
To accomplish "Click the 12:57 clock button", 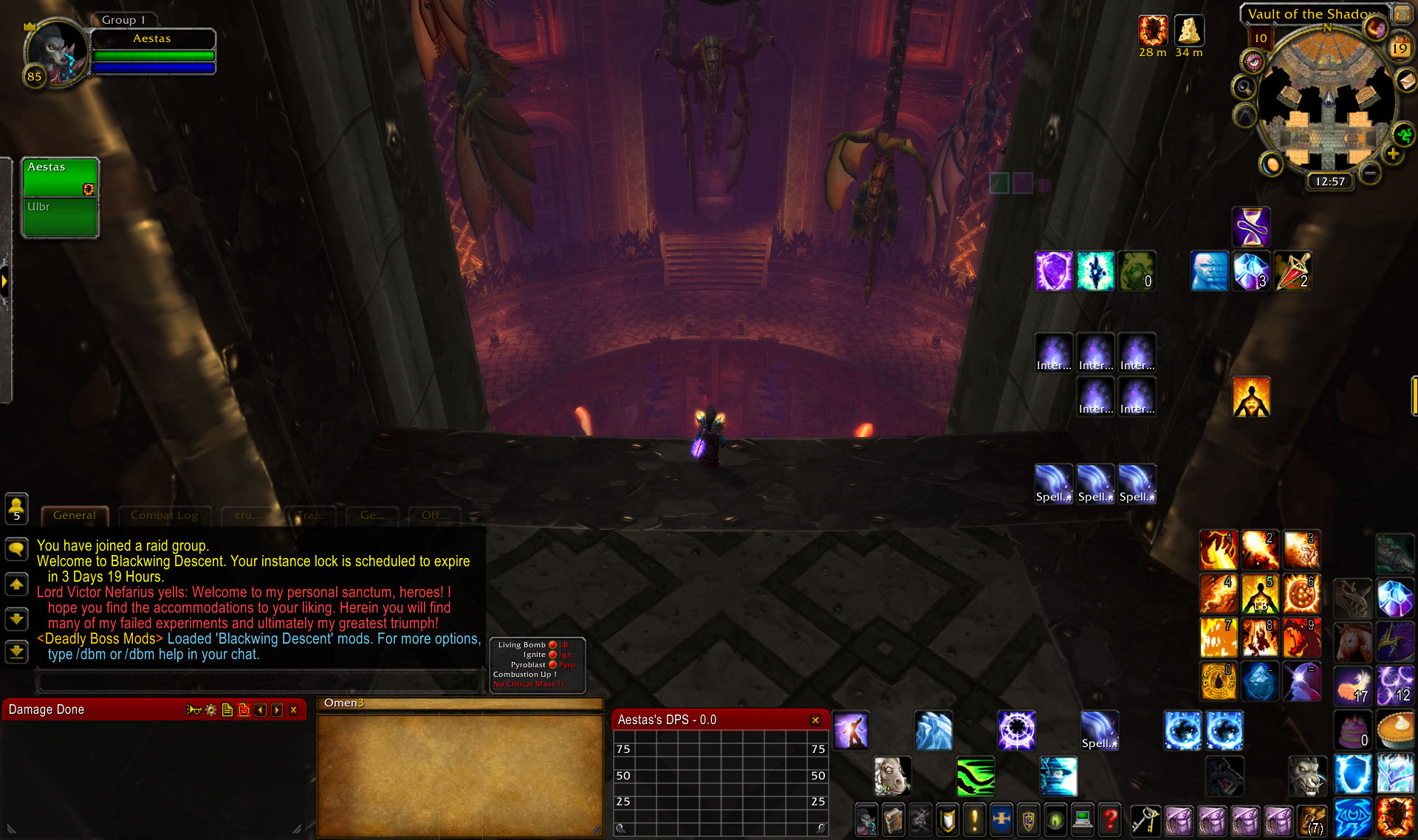I will point(1330,182).
